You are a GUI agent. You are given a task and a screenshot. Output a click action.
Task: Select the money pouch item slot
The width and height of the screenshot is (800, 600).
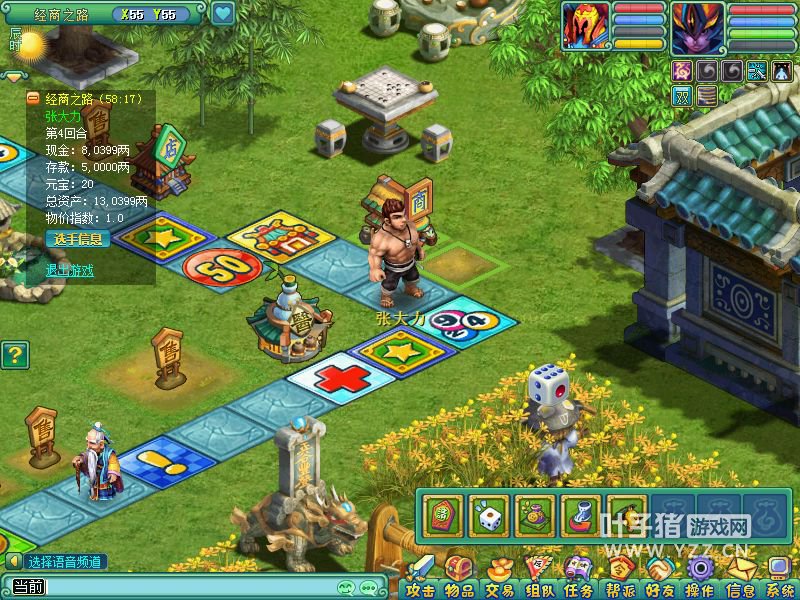535,516
